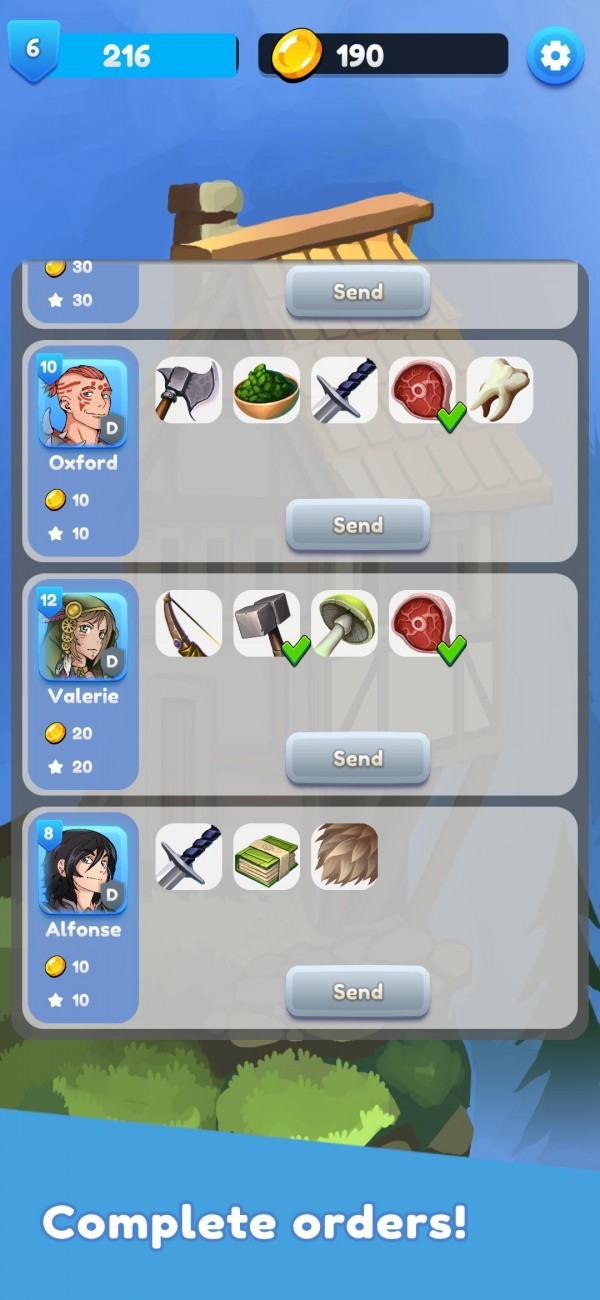Screen dimensions: 600x1300
Task: Tap the tooth item in Oxford's order
Action: point(500,390)
